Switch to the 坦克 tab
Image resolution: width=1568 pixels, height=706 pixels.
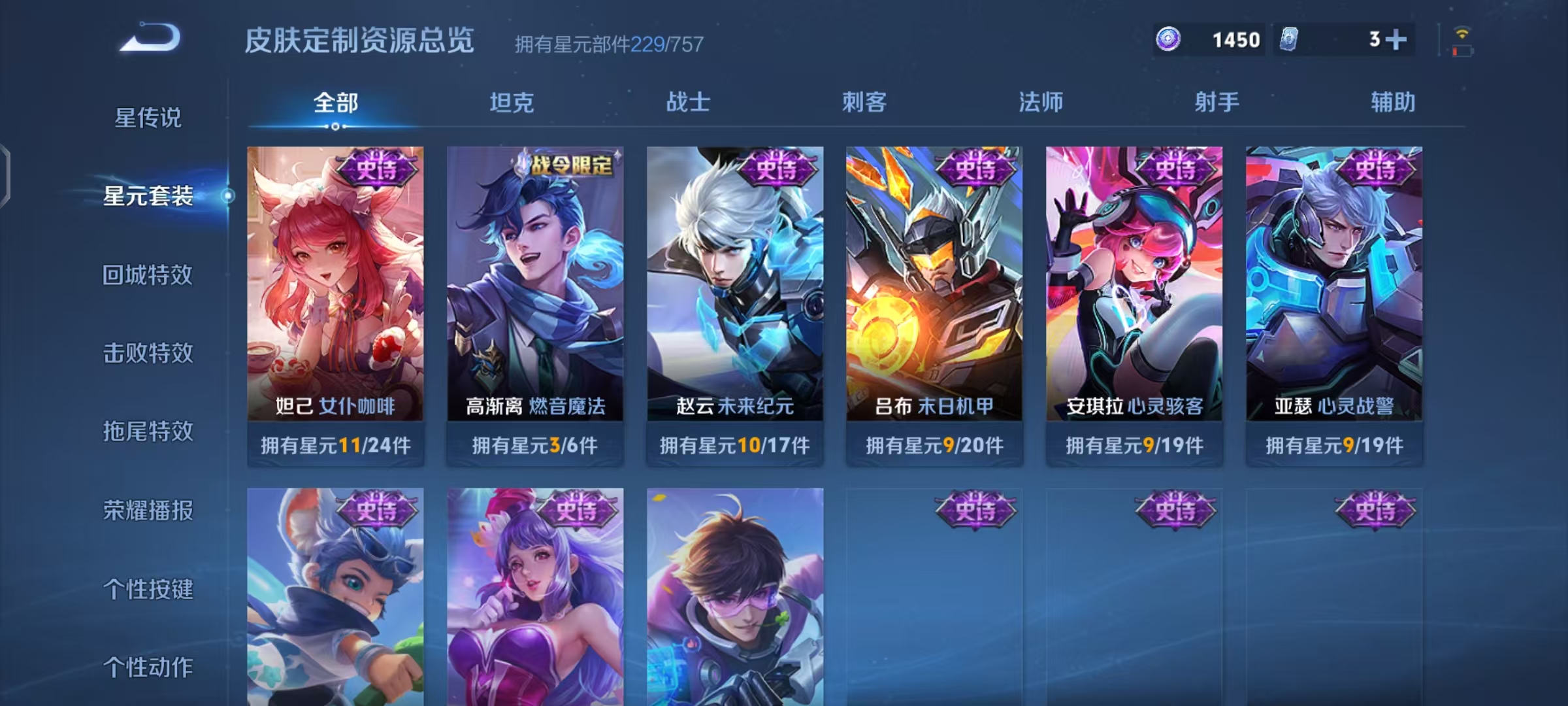[x=513, y=101]
